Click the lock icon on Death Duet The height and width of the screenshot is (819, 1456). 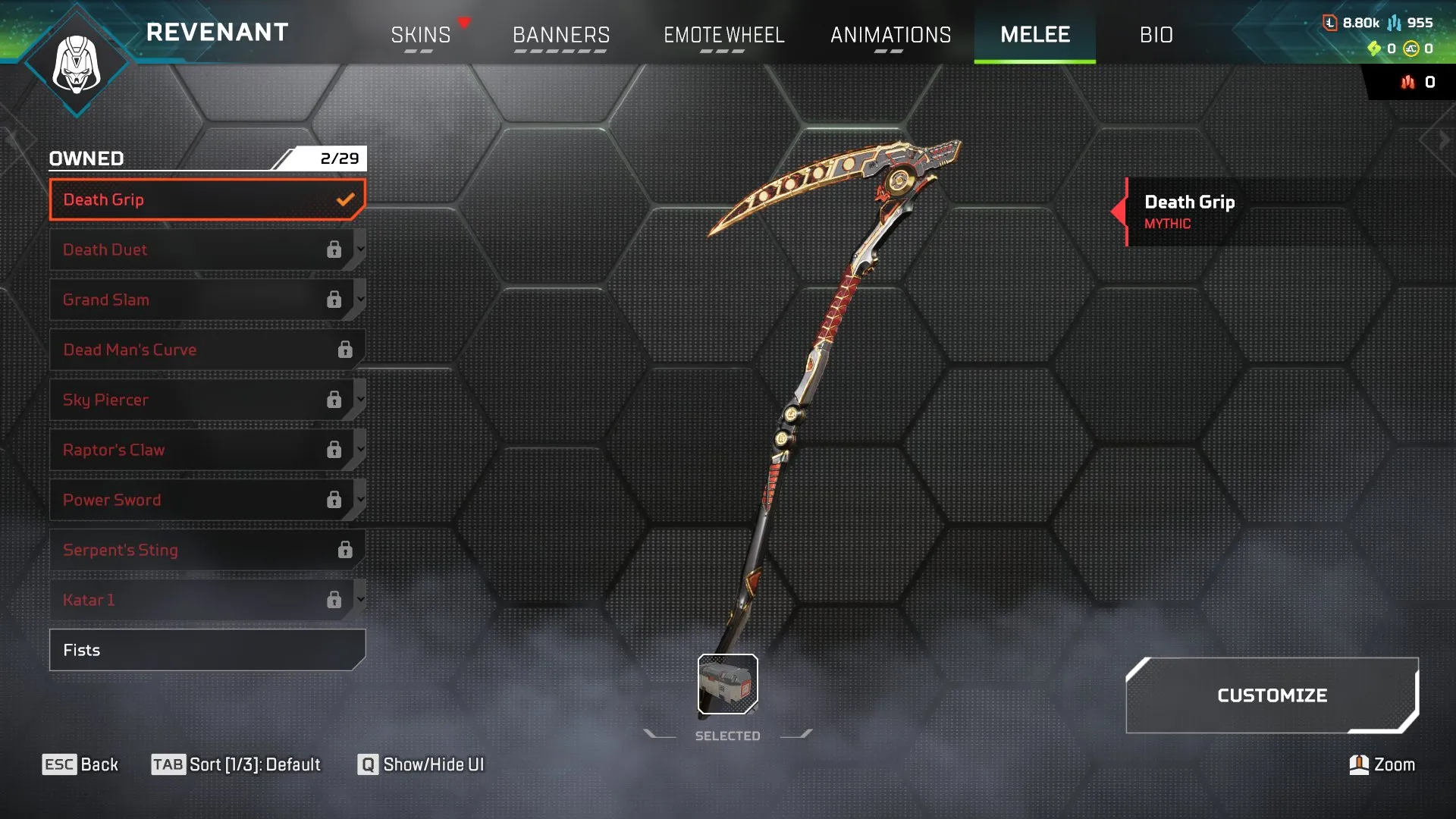click(336, 249)
